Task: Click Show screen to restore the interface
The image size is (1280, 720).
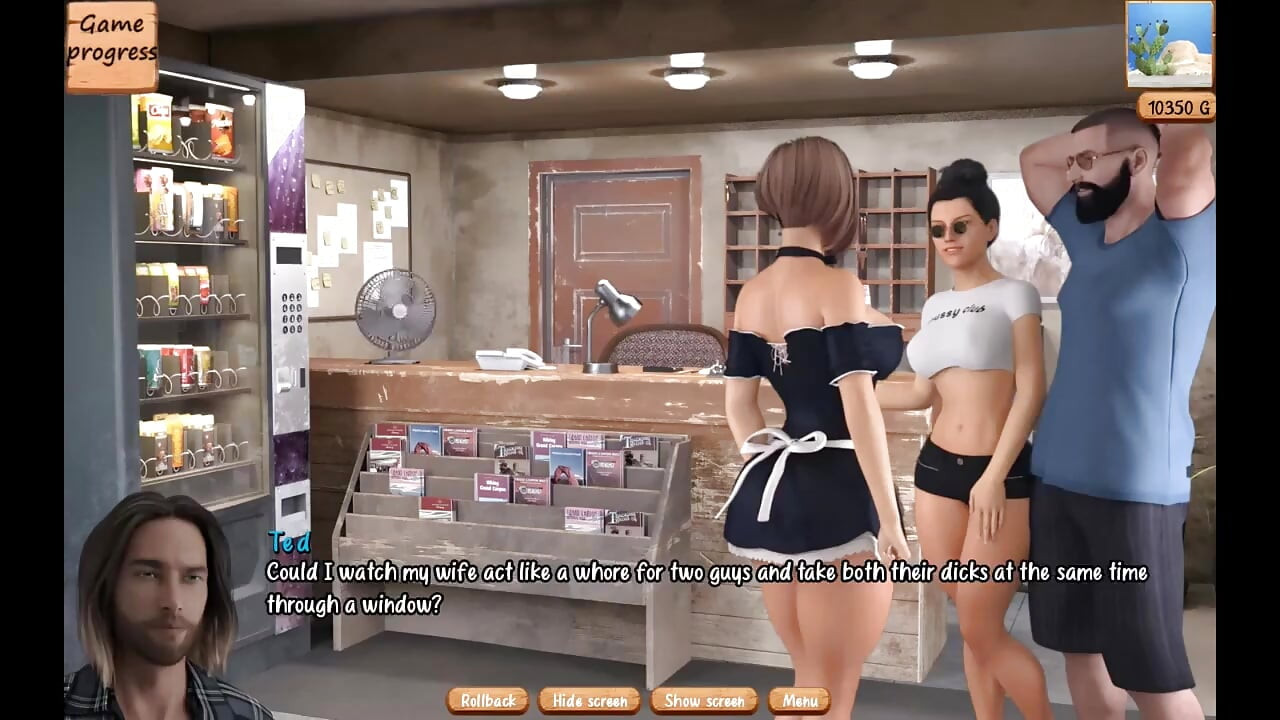Action: point(704,701)
